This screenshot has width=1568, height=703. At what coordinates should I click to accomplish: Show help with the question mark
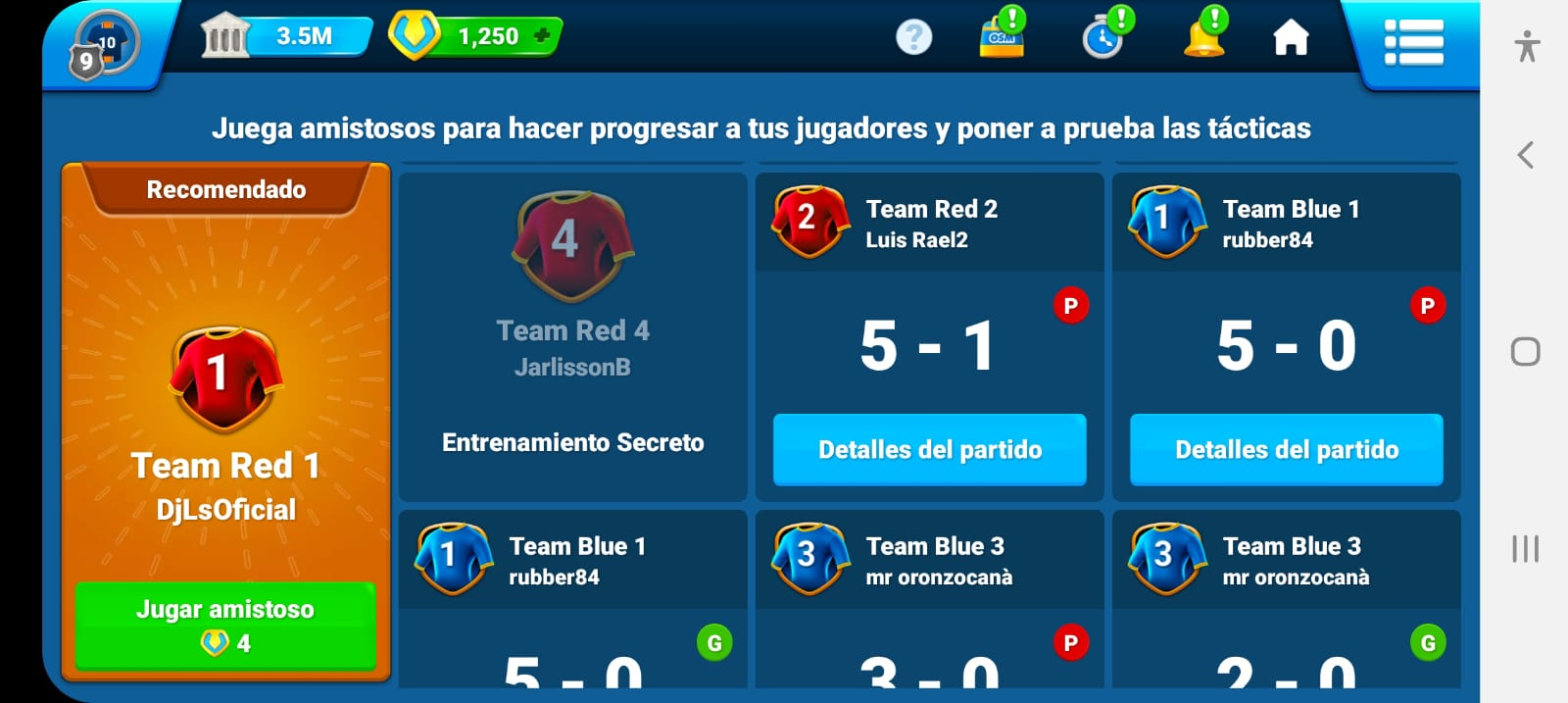click(913, 37)
